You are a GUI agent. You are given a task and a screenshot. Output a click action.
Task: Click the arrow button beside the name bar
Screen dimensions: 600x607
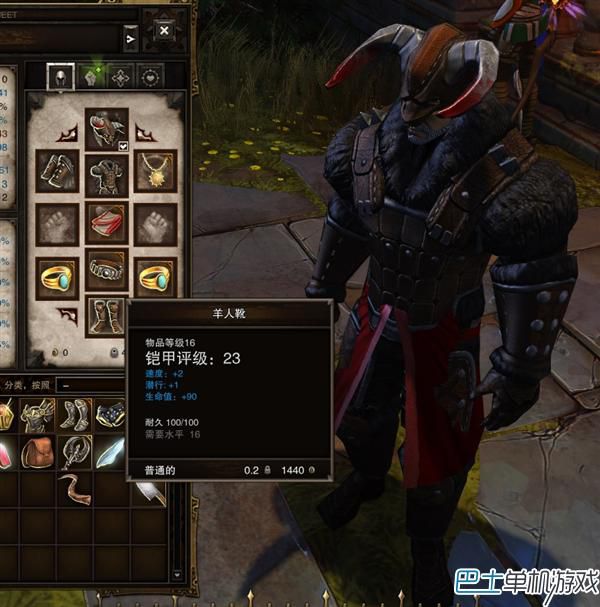coord(130,39)
